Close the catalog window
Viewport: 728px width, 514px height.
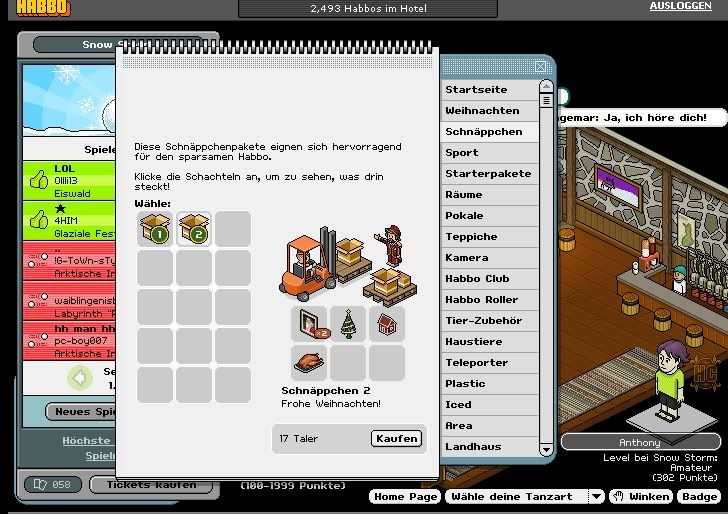[x=541, y=67]
